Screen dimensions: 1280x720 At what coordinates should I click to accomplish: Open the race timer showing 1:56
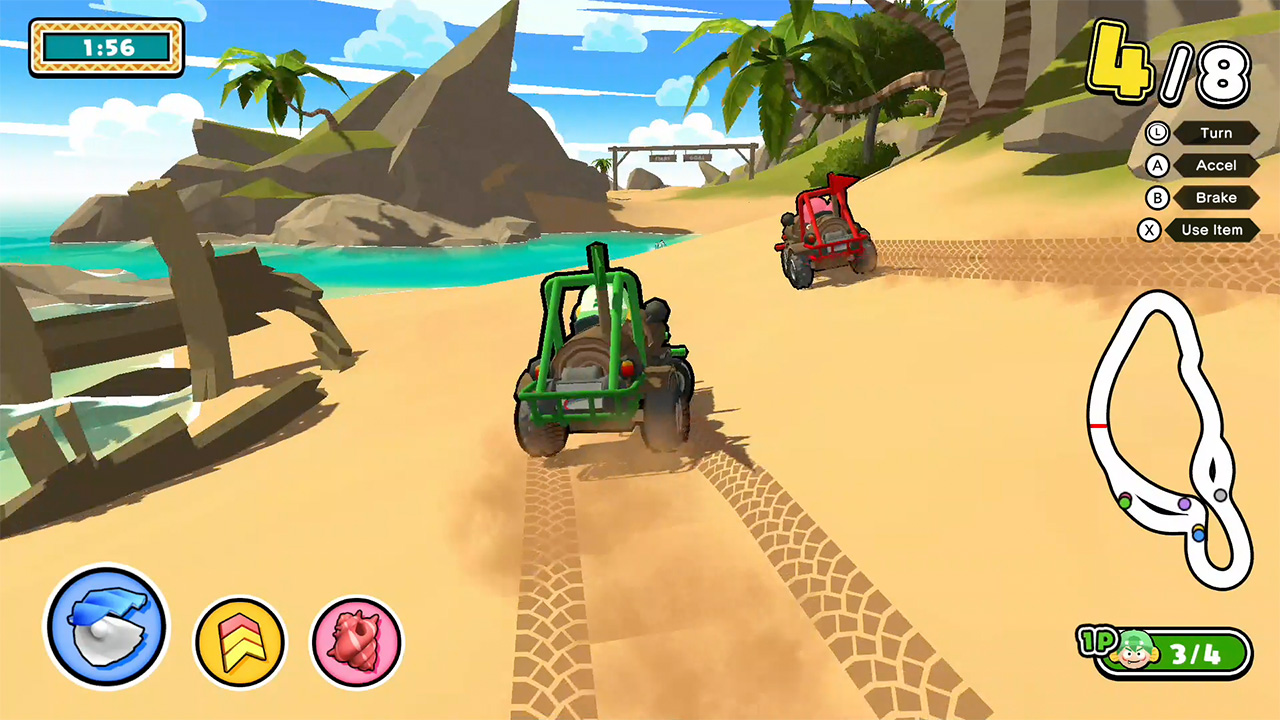(105, 46)
